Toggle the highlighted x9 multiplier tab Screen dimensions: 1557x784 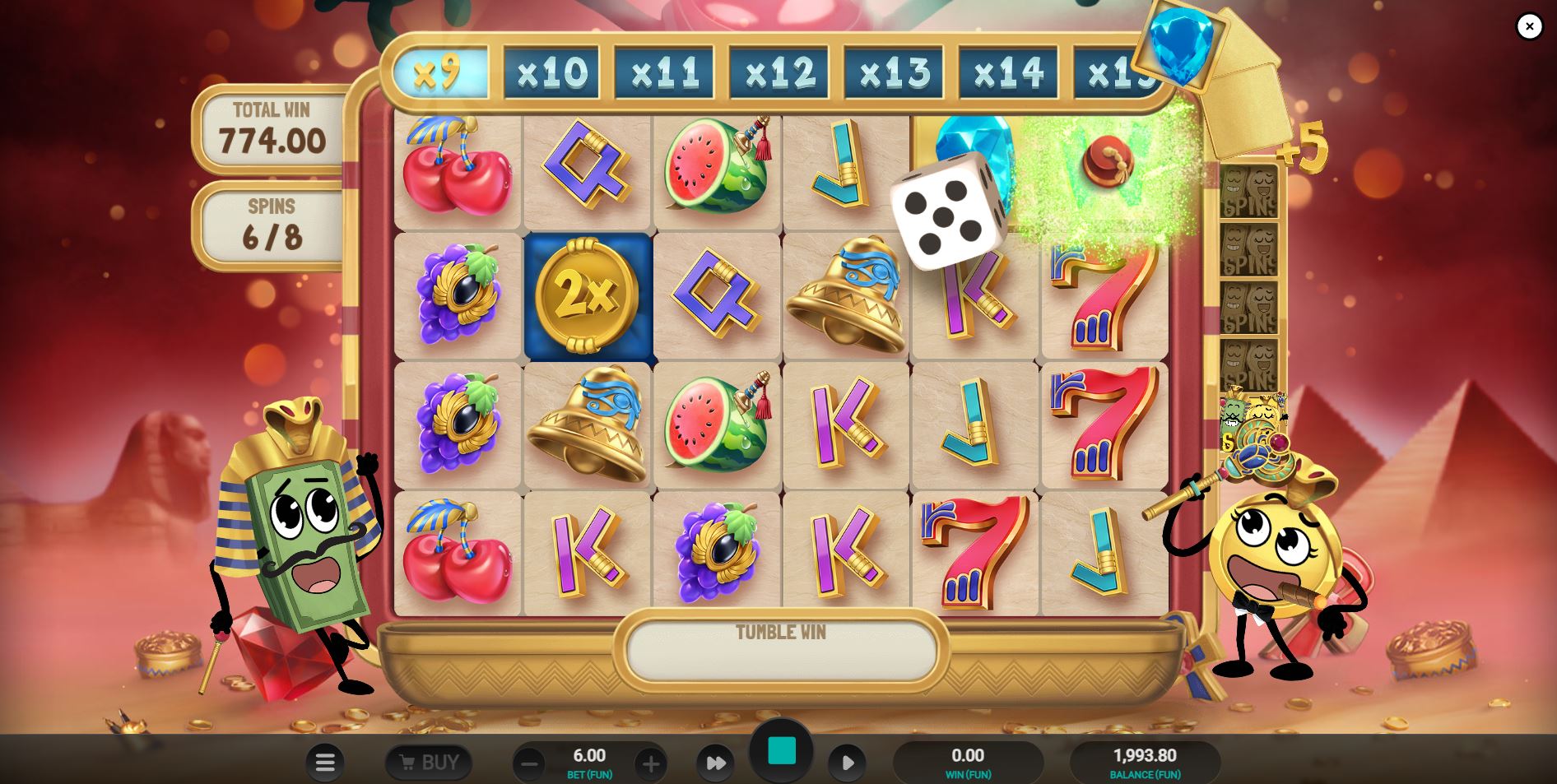[x=439, y=71]
